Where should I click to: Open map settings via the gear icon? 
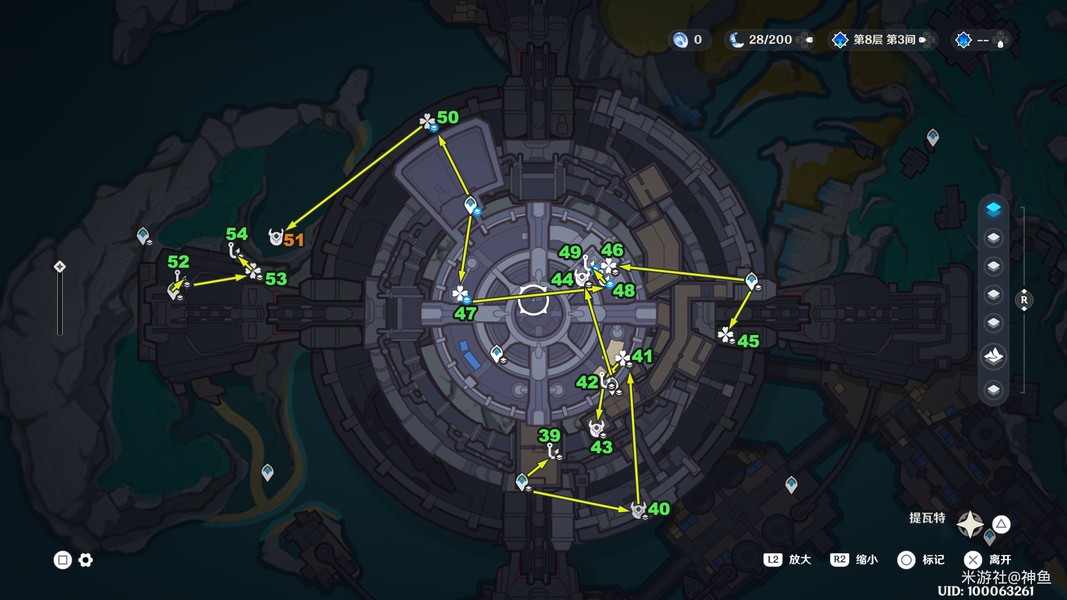click(x=86, y=560)
